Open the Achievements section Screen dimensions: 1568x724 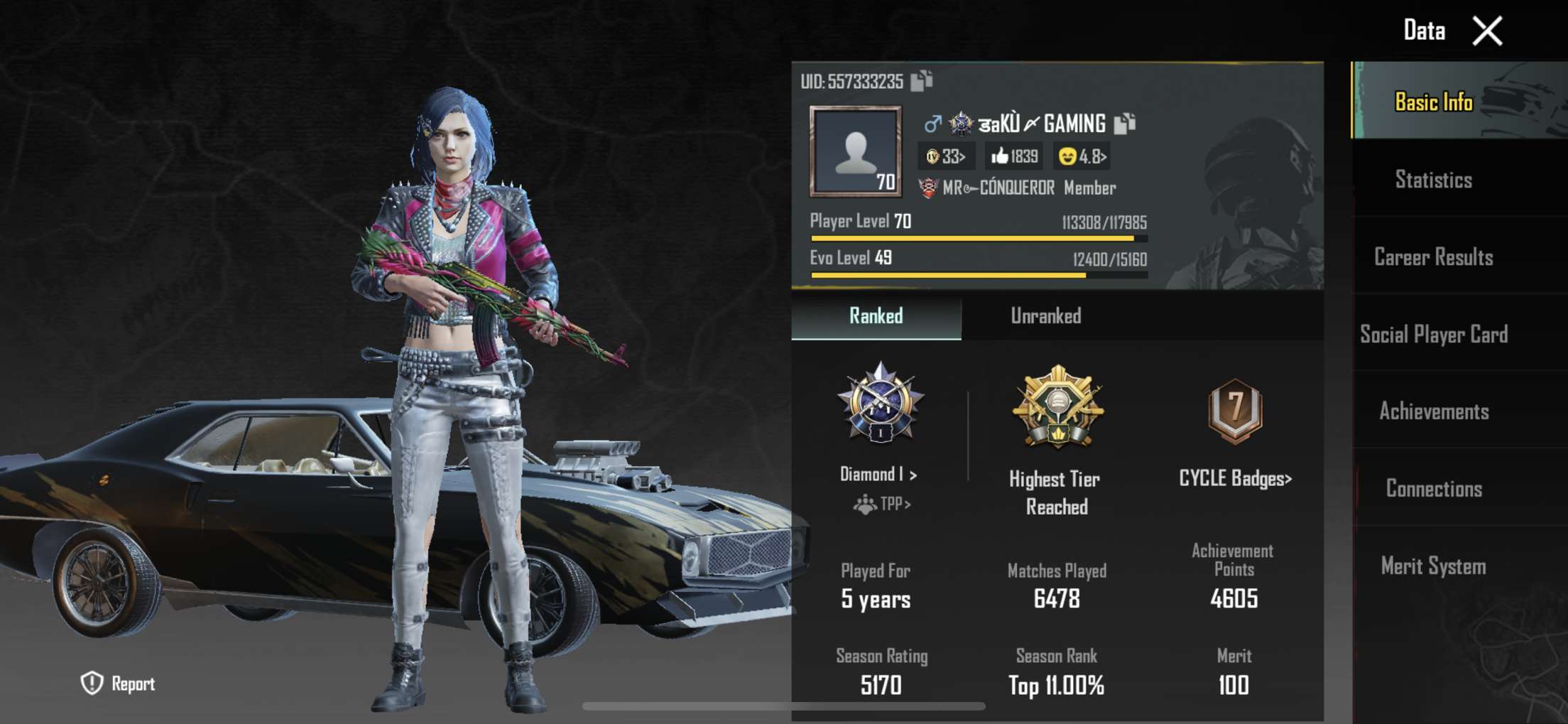[x=1433, y=411]
